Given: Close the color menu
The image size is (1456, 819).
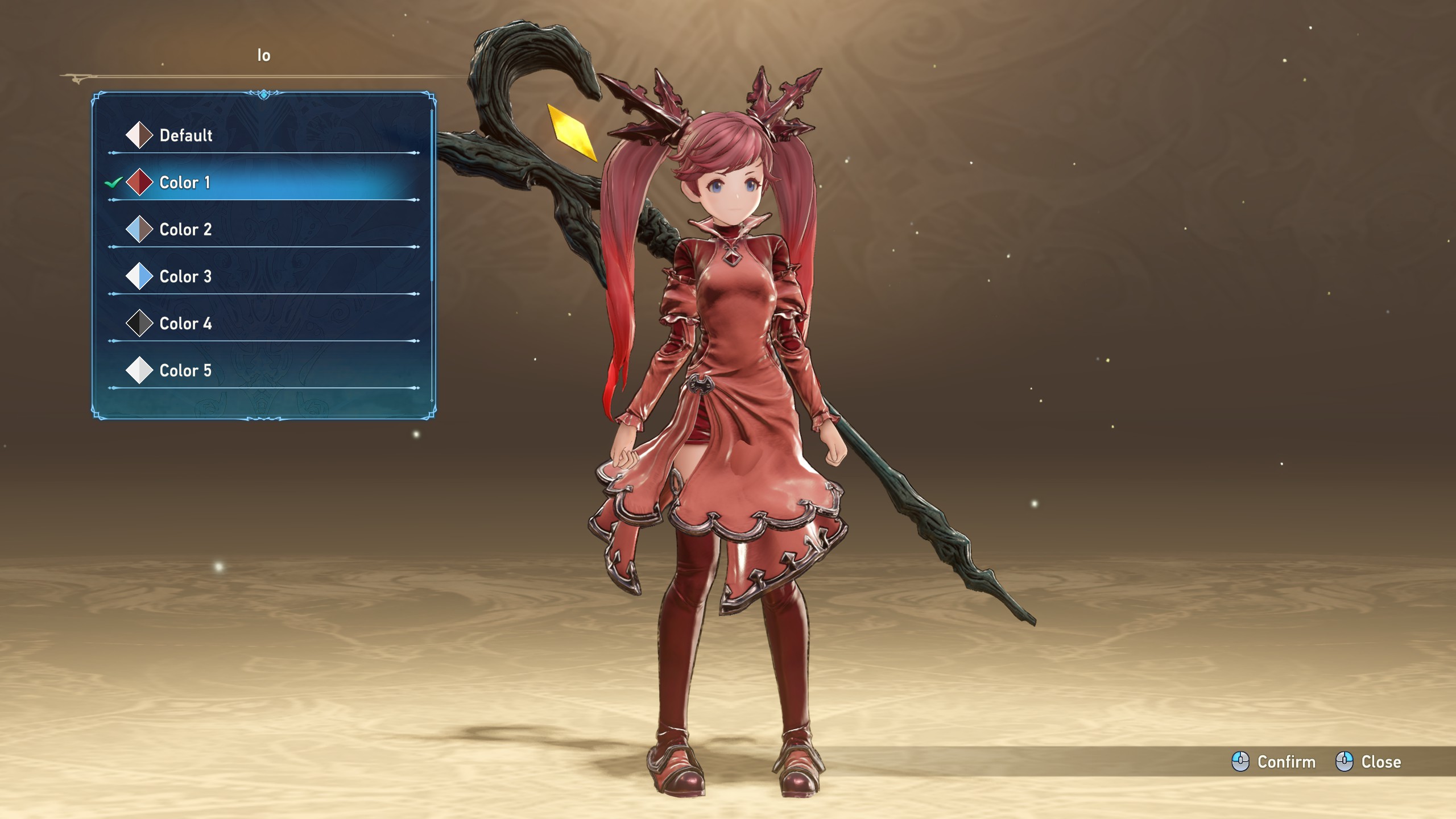Looking at the screenshot, I should click(x=1368, y=762).
